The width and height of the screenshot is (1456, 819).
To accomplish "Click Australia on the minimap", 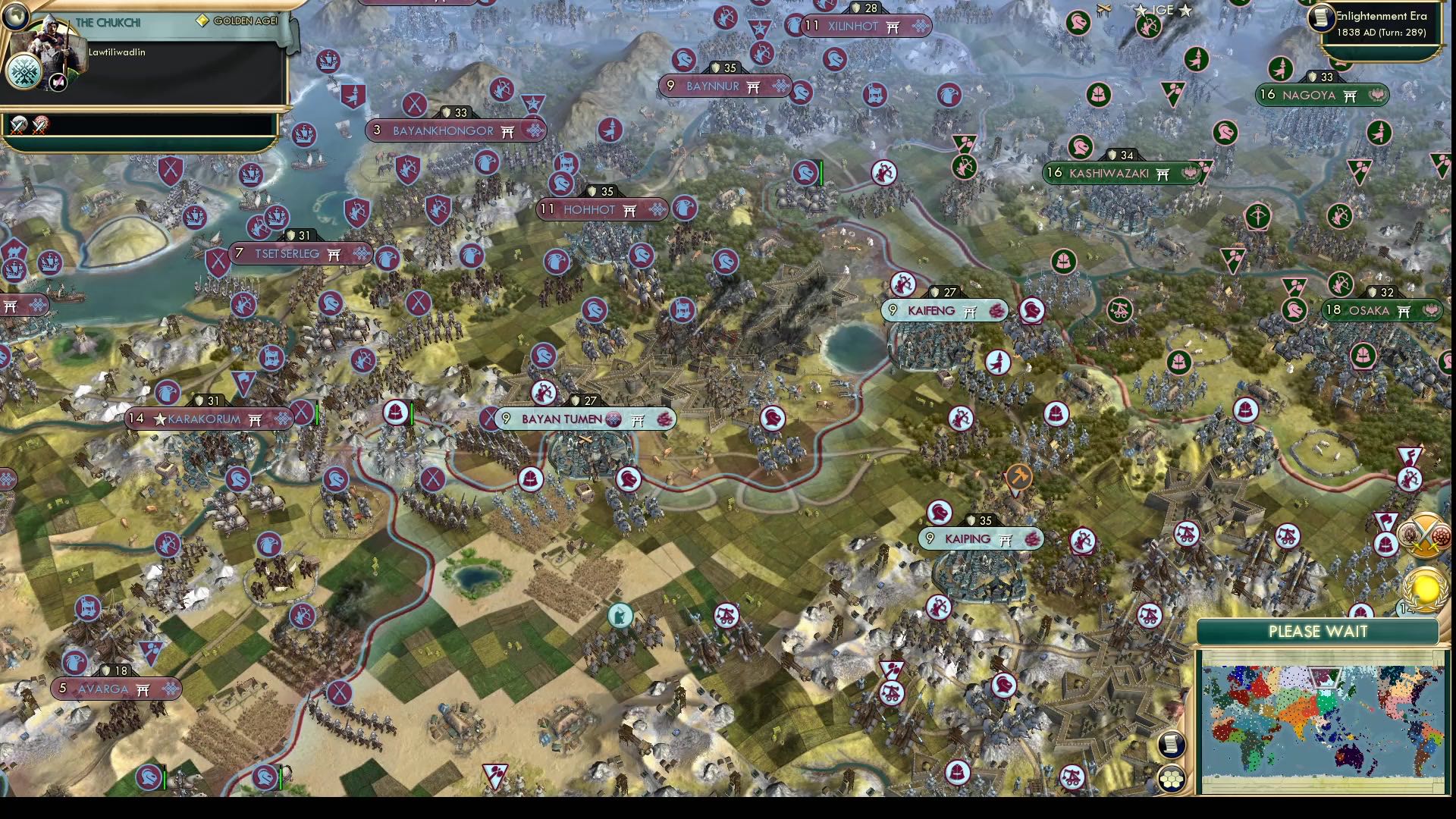I will coord(1351,757).
